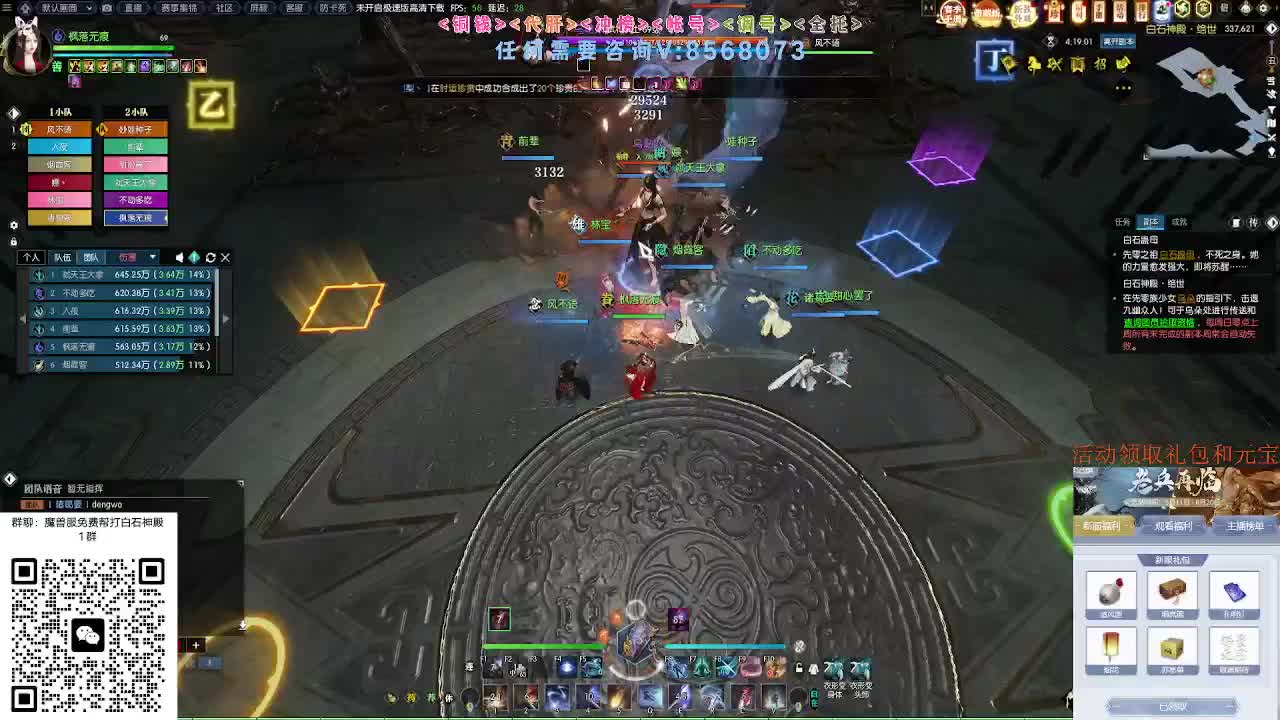Click the lock icon above the damage panel
The image size is (1280, 720).
click(13, 240)
